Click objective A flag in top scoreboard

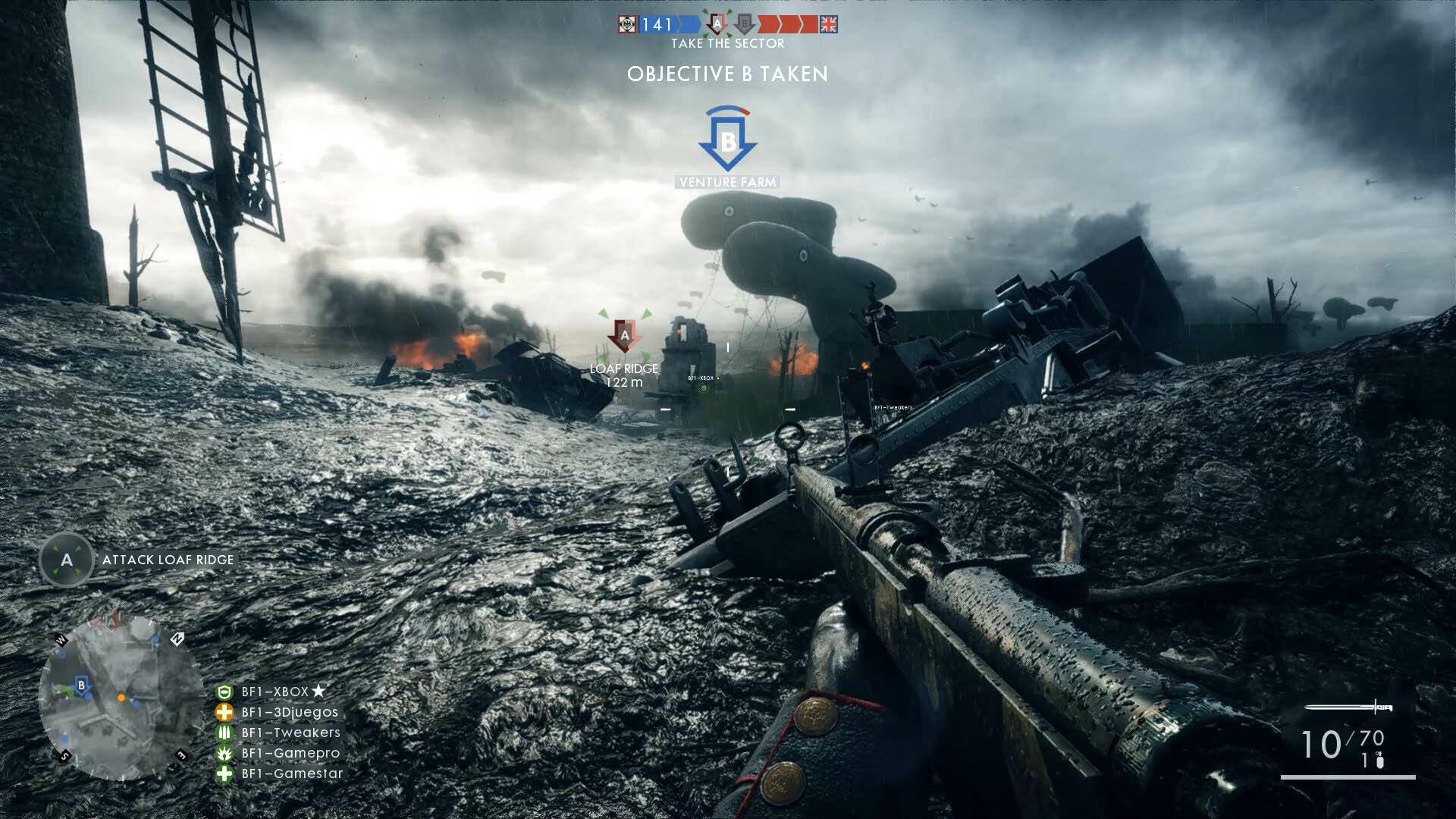tap(717, 25)
